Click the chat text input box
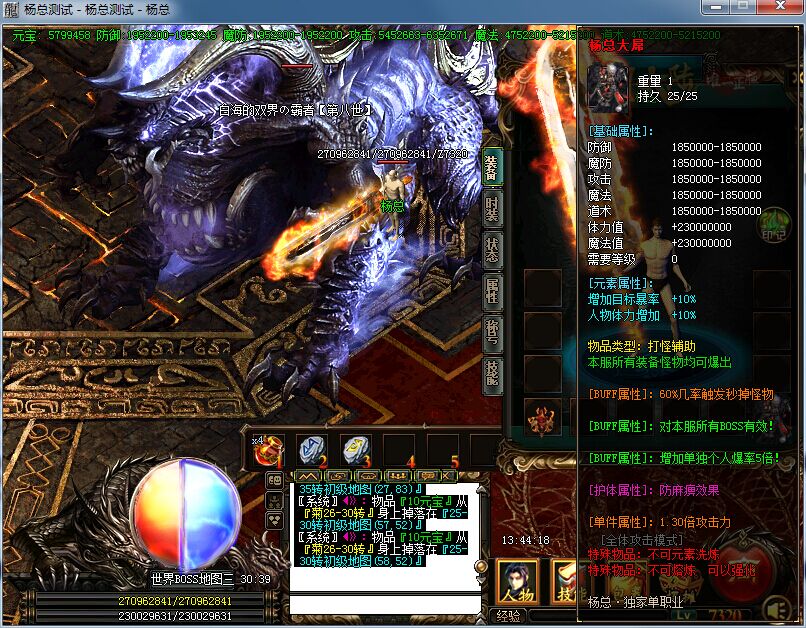This screenshot has width=806, height=628. point(383,604)
